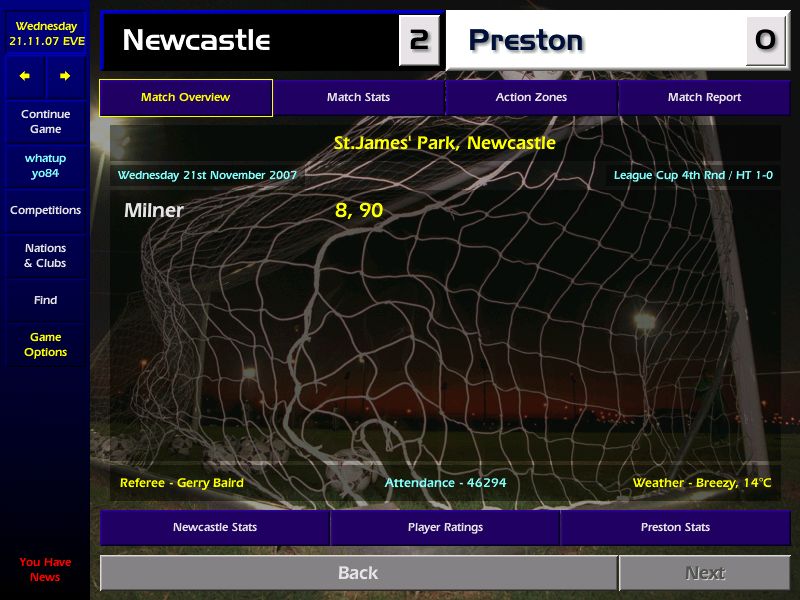
Task: Open the Find search menu
Action: 45,300
